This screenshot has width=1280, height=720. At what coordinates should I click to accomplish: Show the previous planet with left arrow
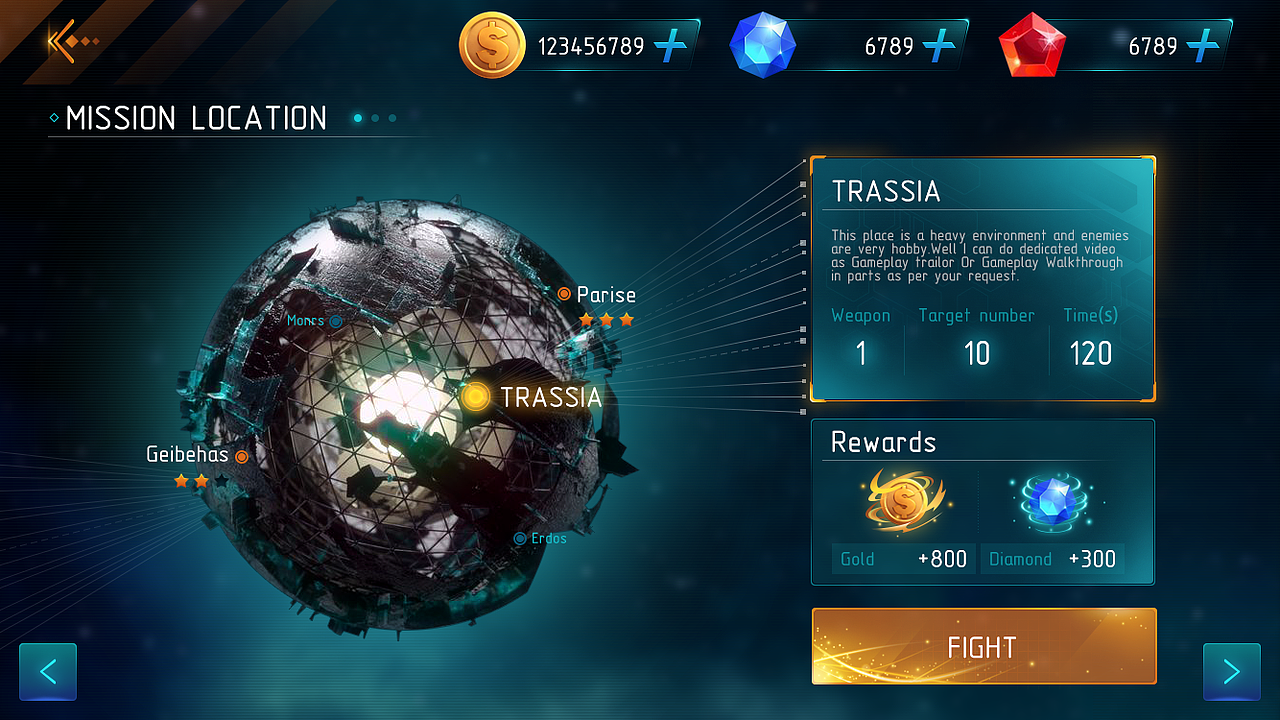(x=48, y=671)
